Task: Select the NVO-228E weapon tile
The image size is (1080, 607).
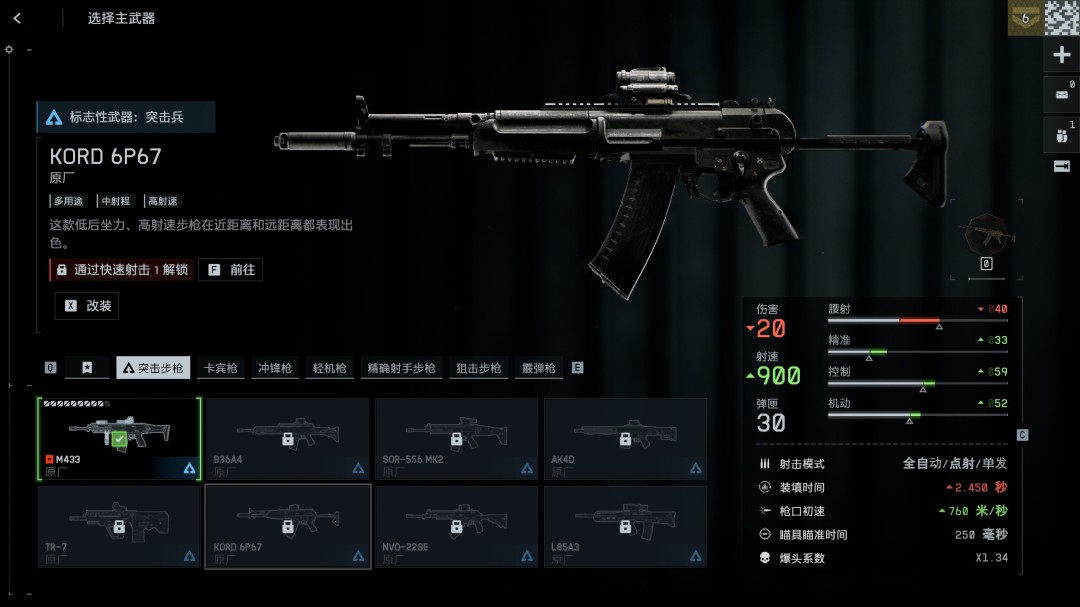Action: [456, 526]
